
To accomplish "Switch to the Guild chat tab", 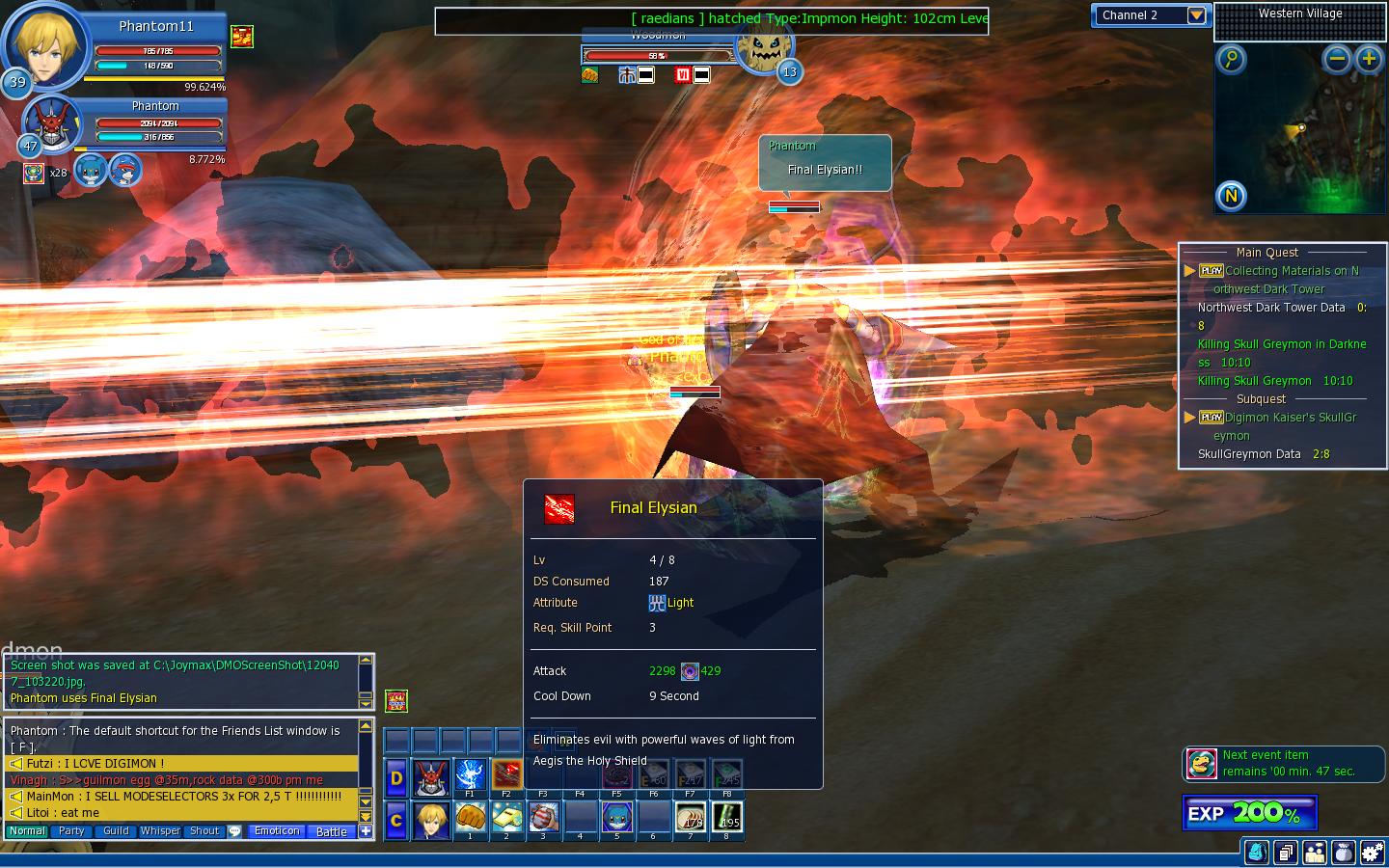I will [115, 830].
